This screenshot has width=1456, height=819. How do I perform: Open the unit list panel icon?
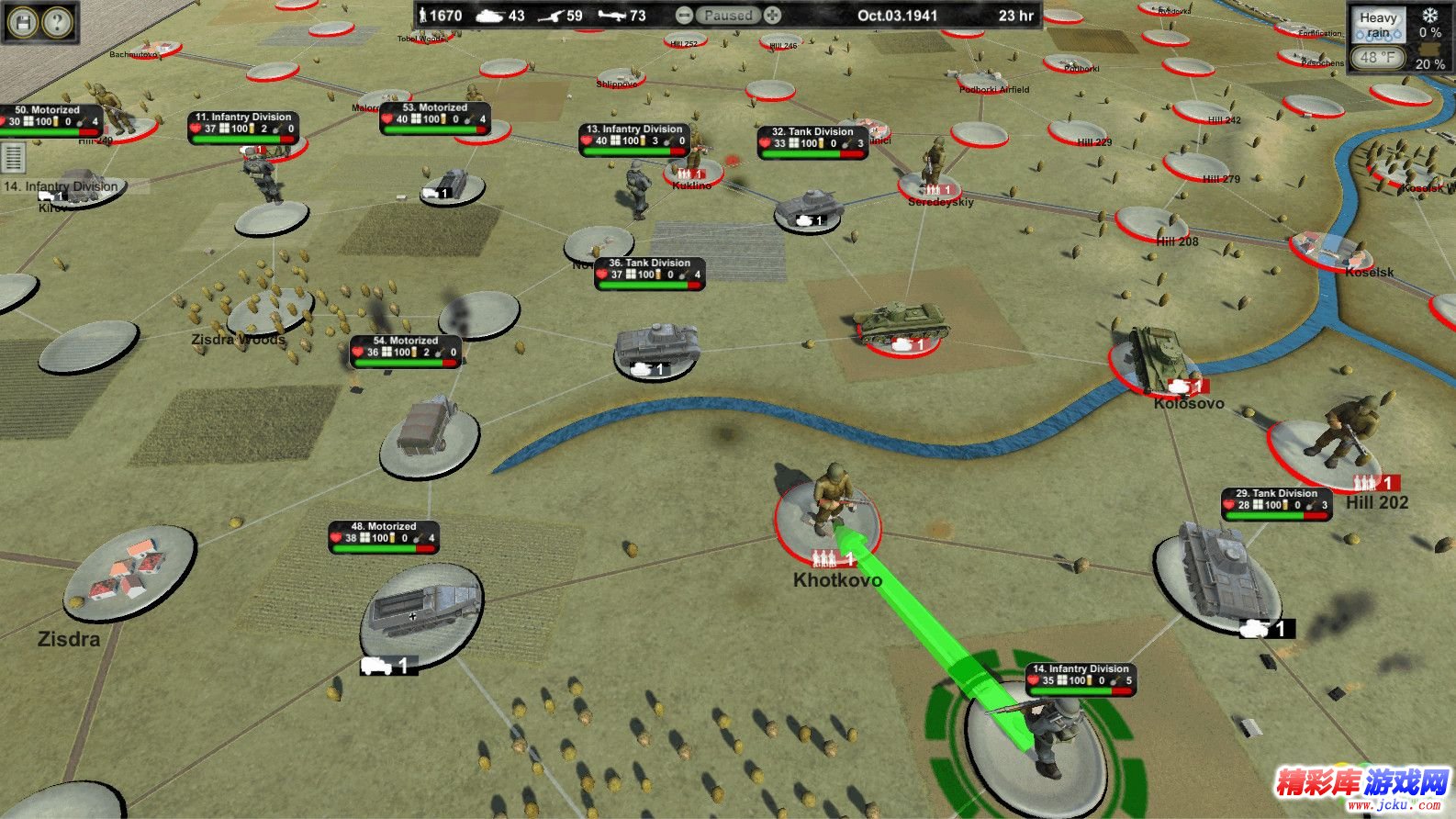coord(13,157)
